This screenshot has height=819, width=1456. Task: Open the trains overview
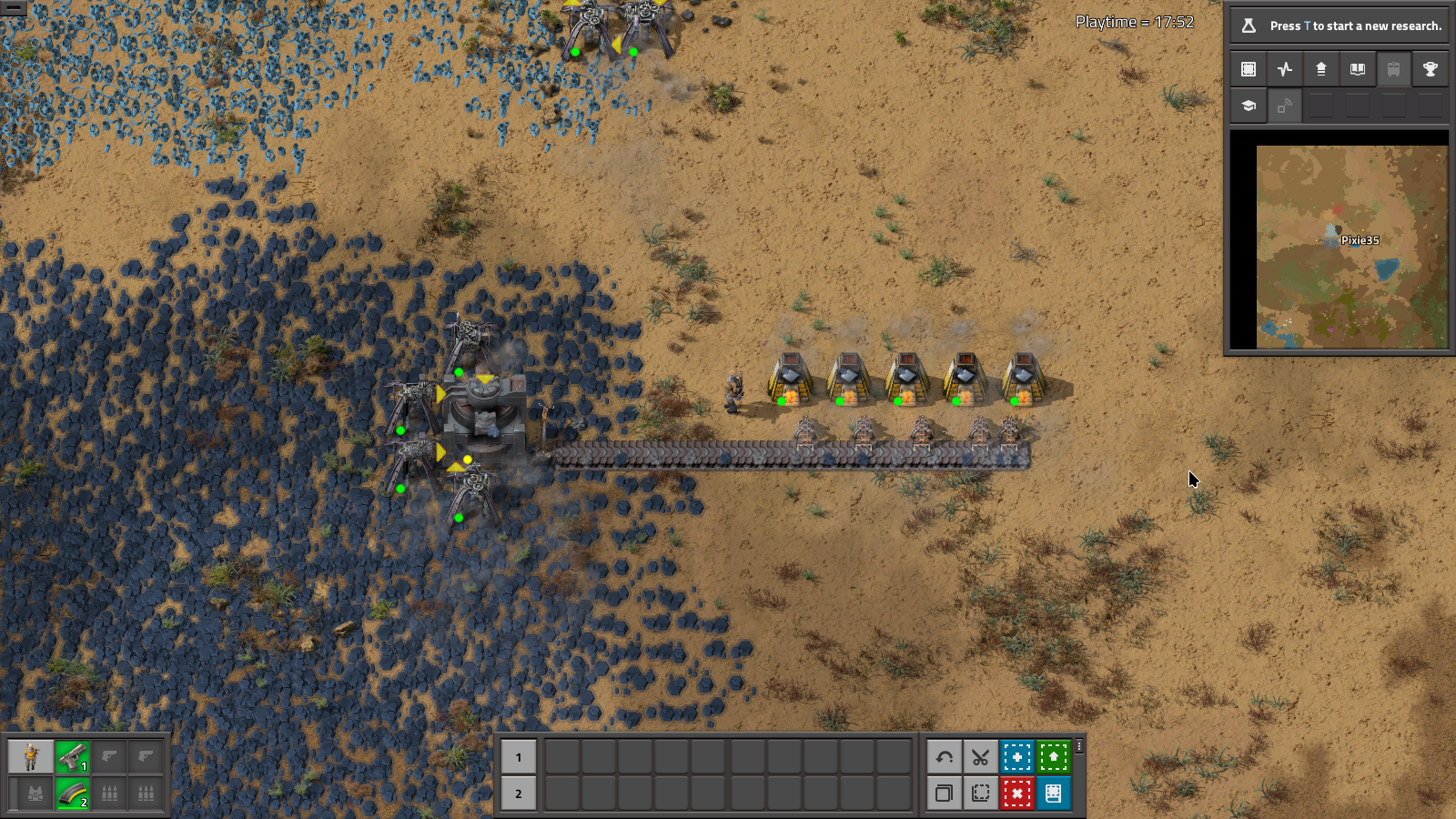point(1395,68)
